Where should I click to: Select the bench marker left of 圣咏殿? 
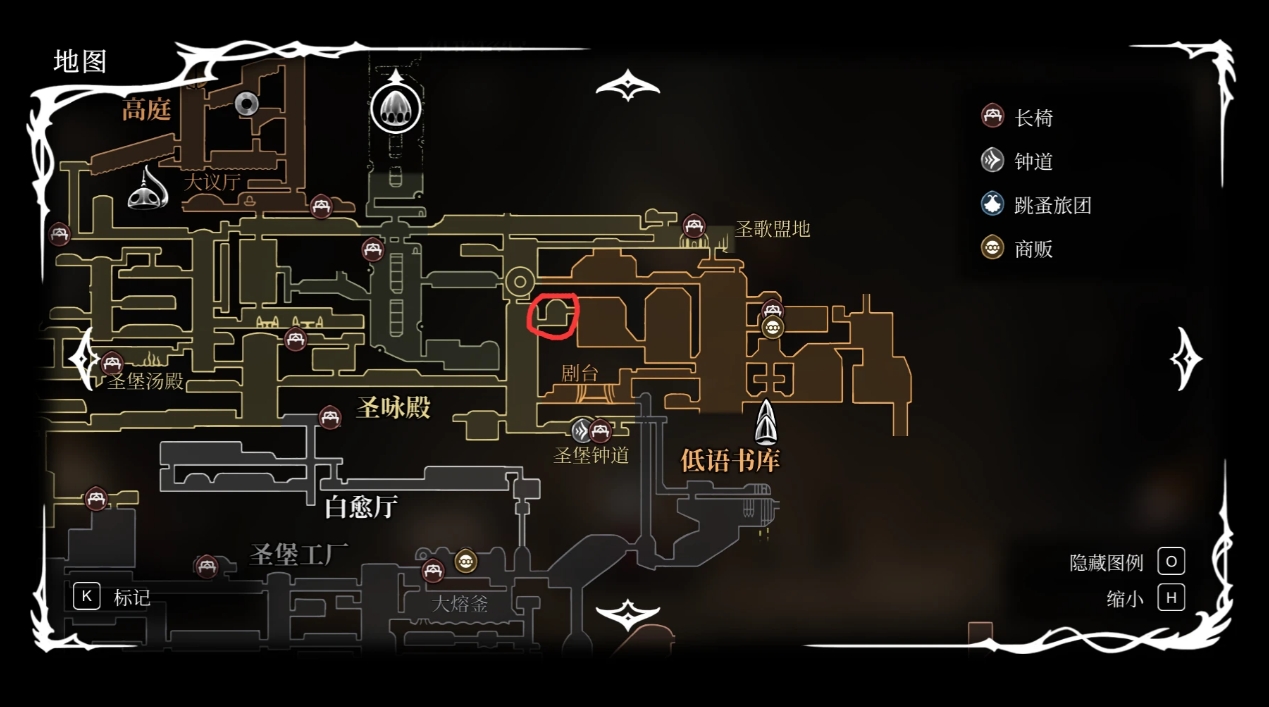pyautogui.click(x=330, y=417)
